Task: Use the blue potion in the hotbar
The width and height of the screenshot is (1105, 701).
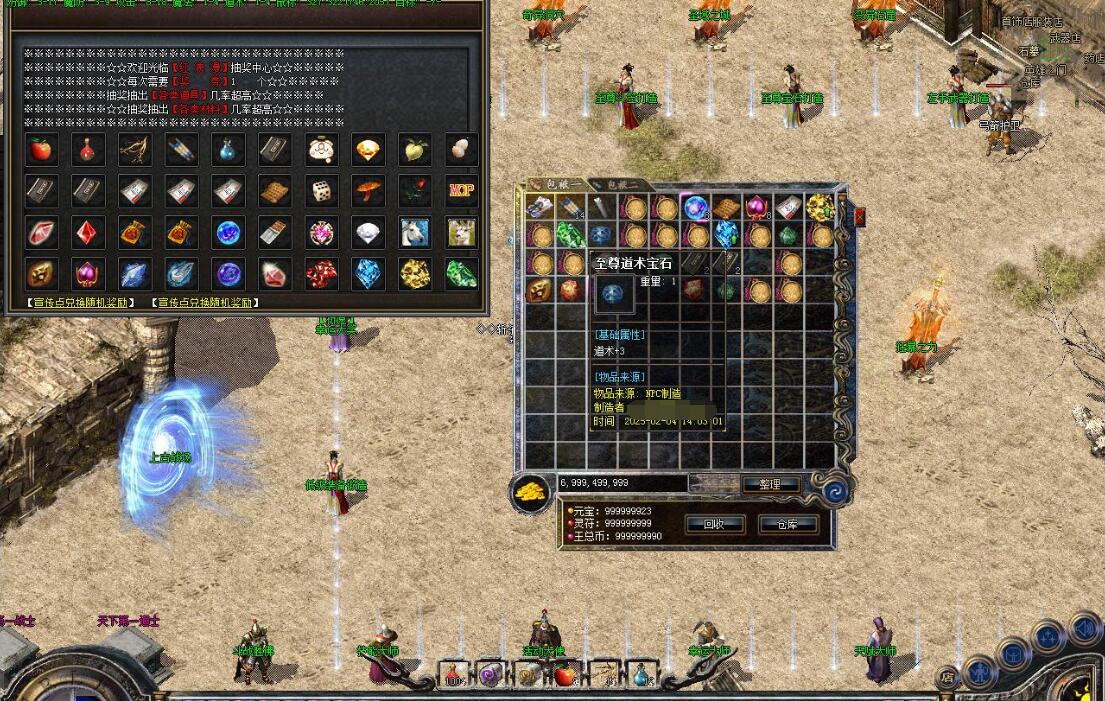Action: (x=640, y=675)
